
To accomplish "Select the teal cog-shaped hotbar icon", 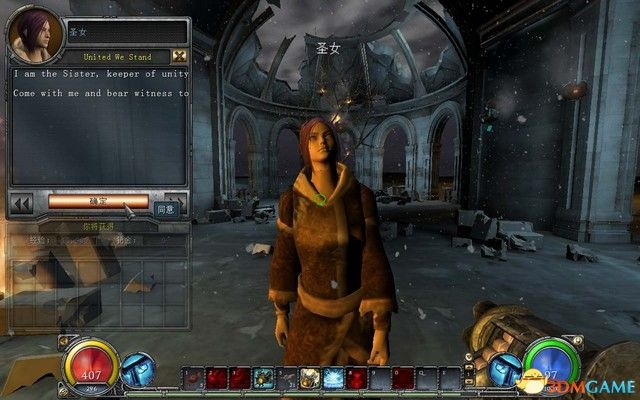I will (x=263, y=378).
